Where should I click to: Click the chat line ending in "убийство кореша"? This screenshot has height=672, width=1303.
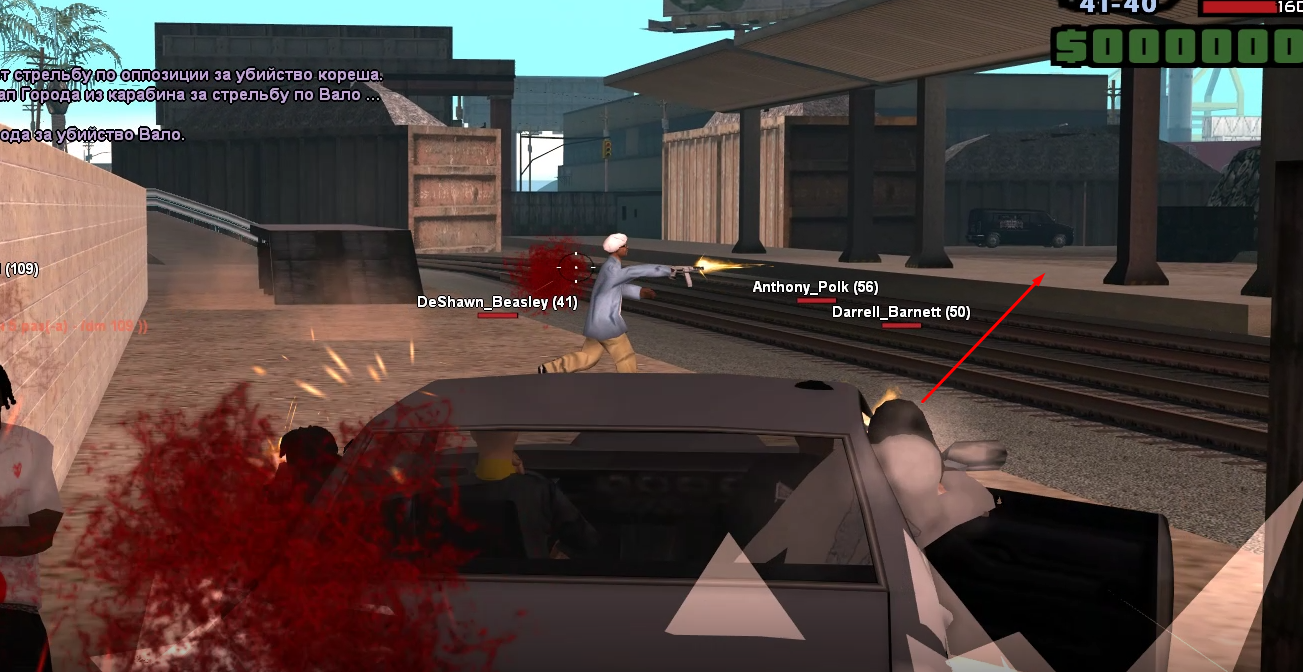coord(192,75)
